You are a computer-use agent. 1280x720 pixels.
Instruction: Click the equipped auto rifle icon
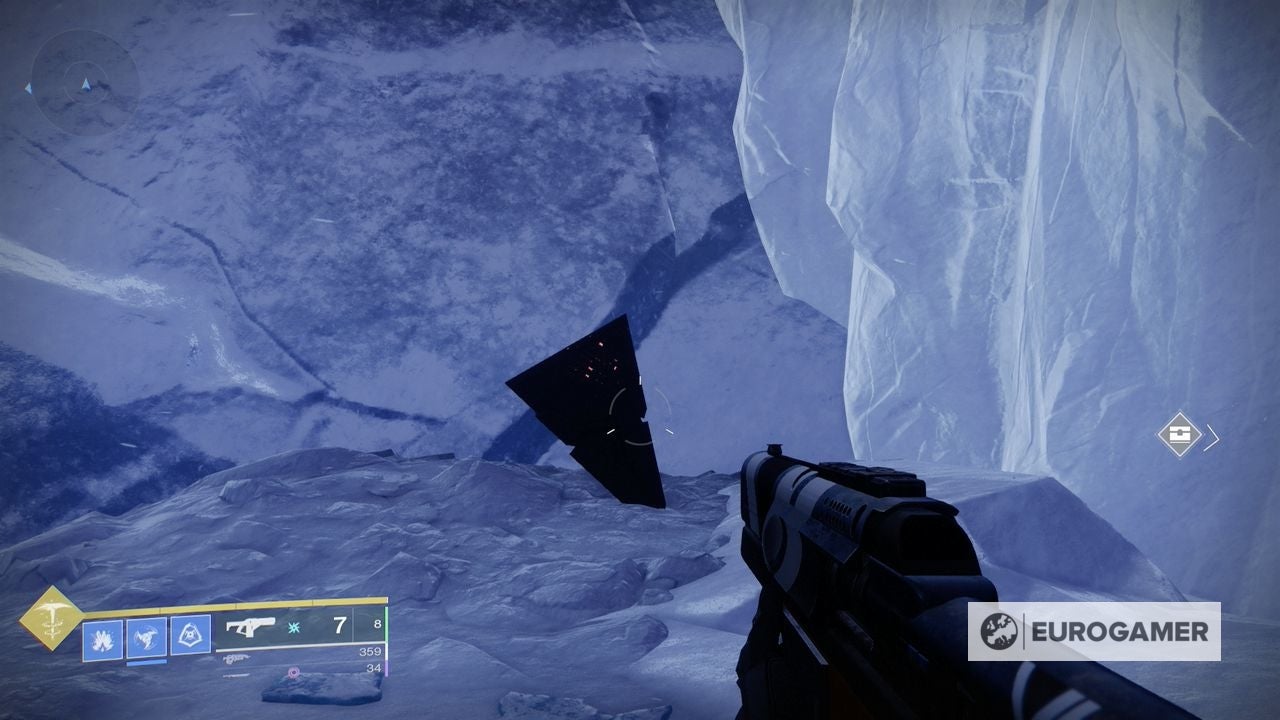[250, 627]
